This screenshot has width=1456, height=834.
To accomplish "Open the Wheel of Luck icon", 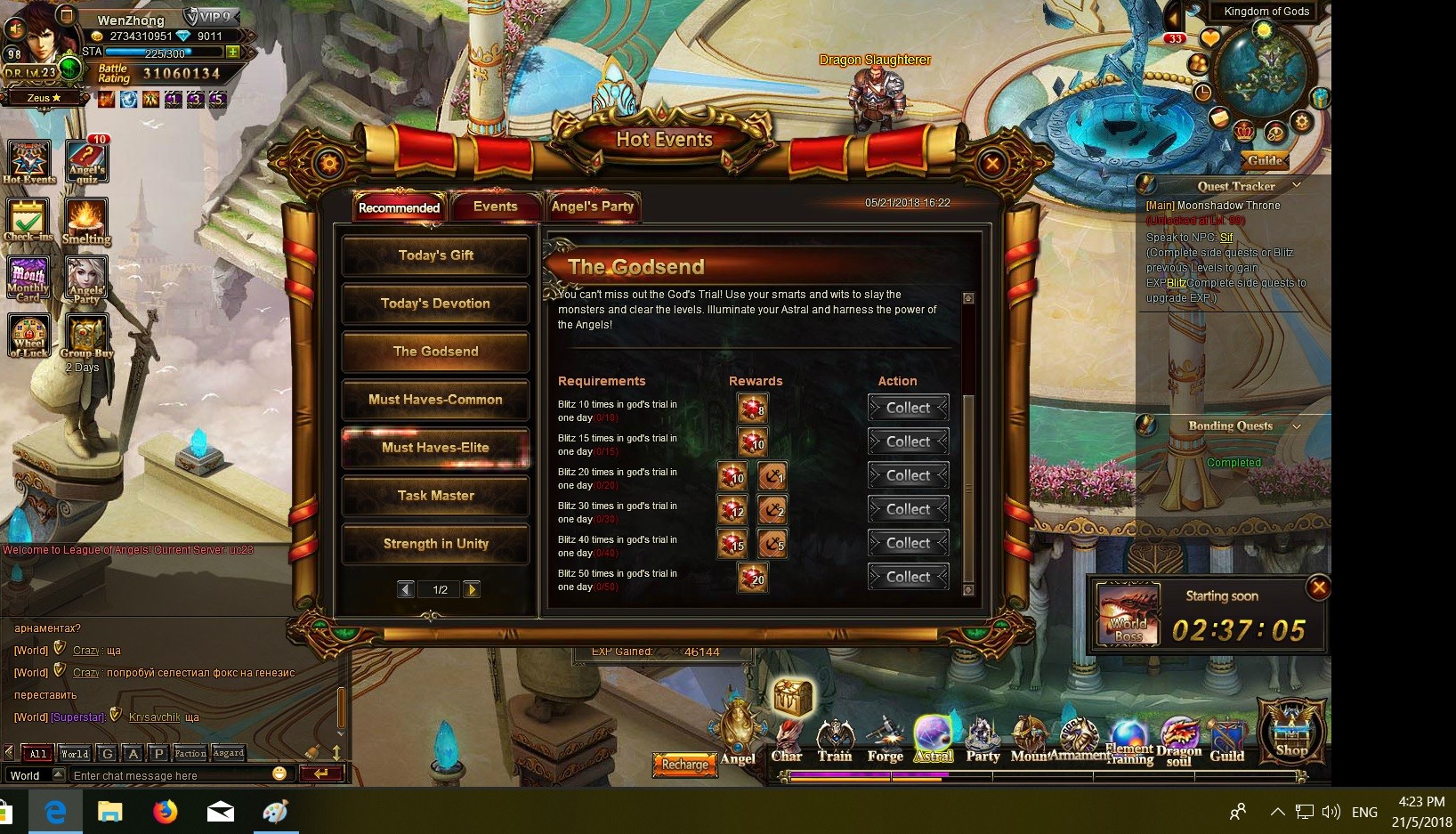I will [x=29, y=336].
